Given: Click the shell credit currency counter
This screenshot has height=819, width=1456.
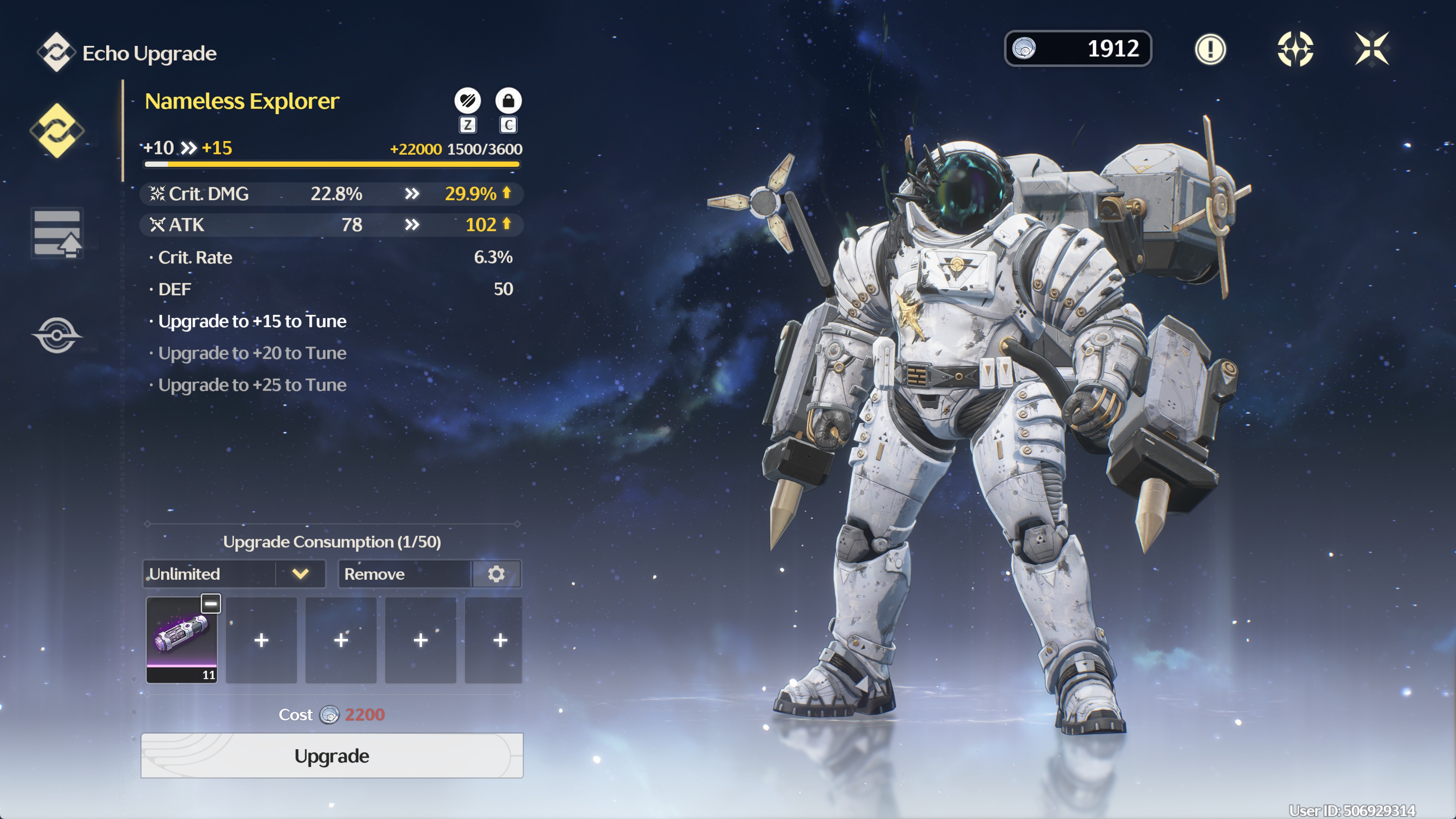Looking at the screenshot, I should [1077, 49].
